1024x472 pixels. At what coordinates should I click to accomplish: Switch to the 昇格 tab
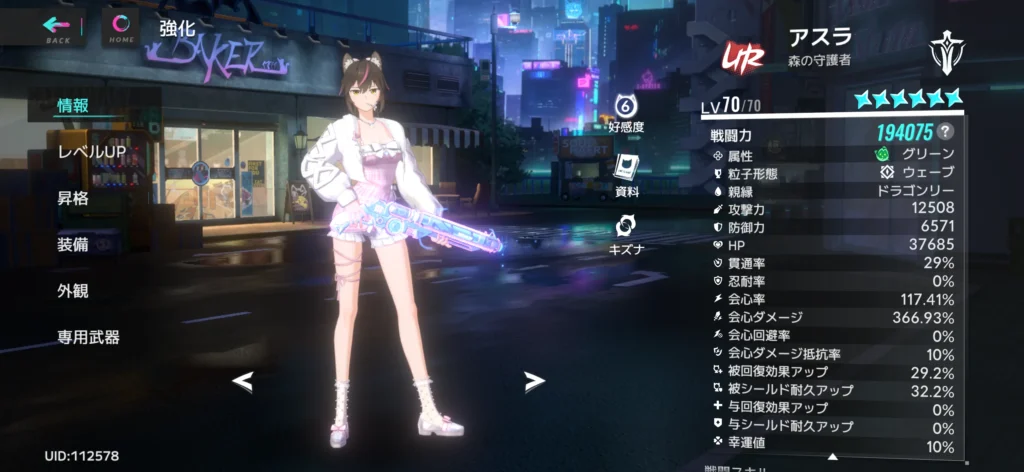73,198
